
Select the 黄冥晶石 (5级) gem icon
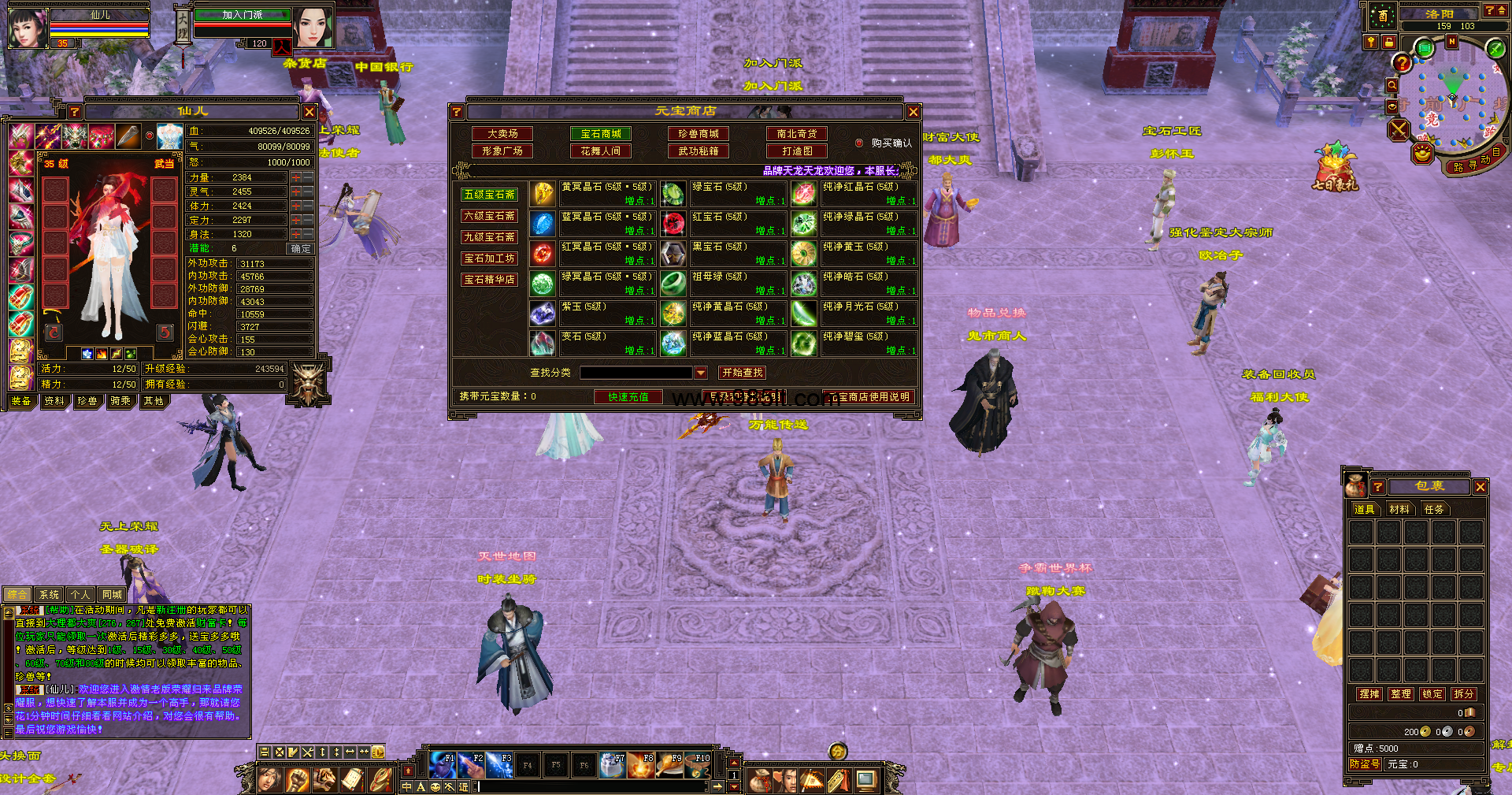point(543,194)
